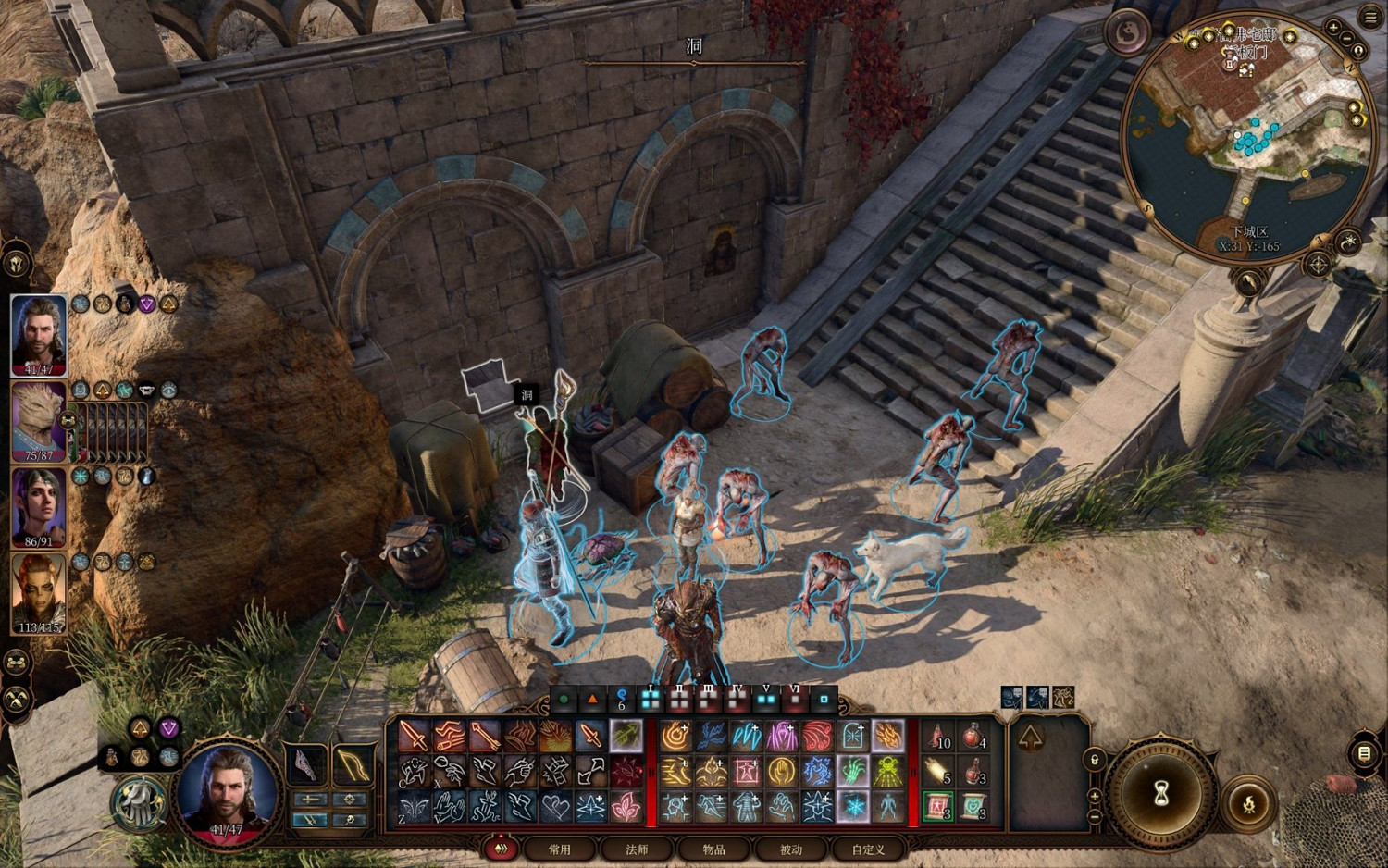Select the ranged bow weapon slot
The image size is (1388, 868).
coord(353,766)
